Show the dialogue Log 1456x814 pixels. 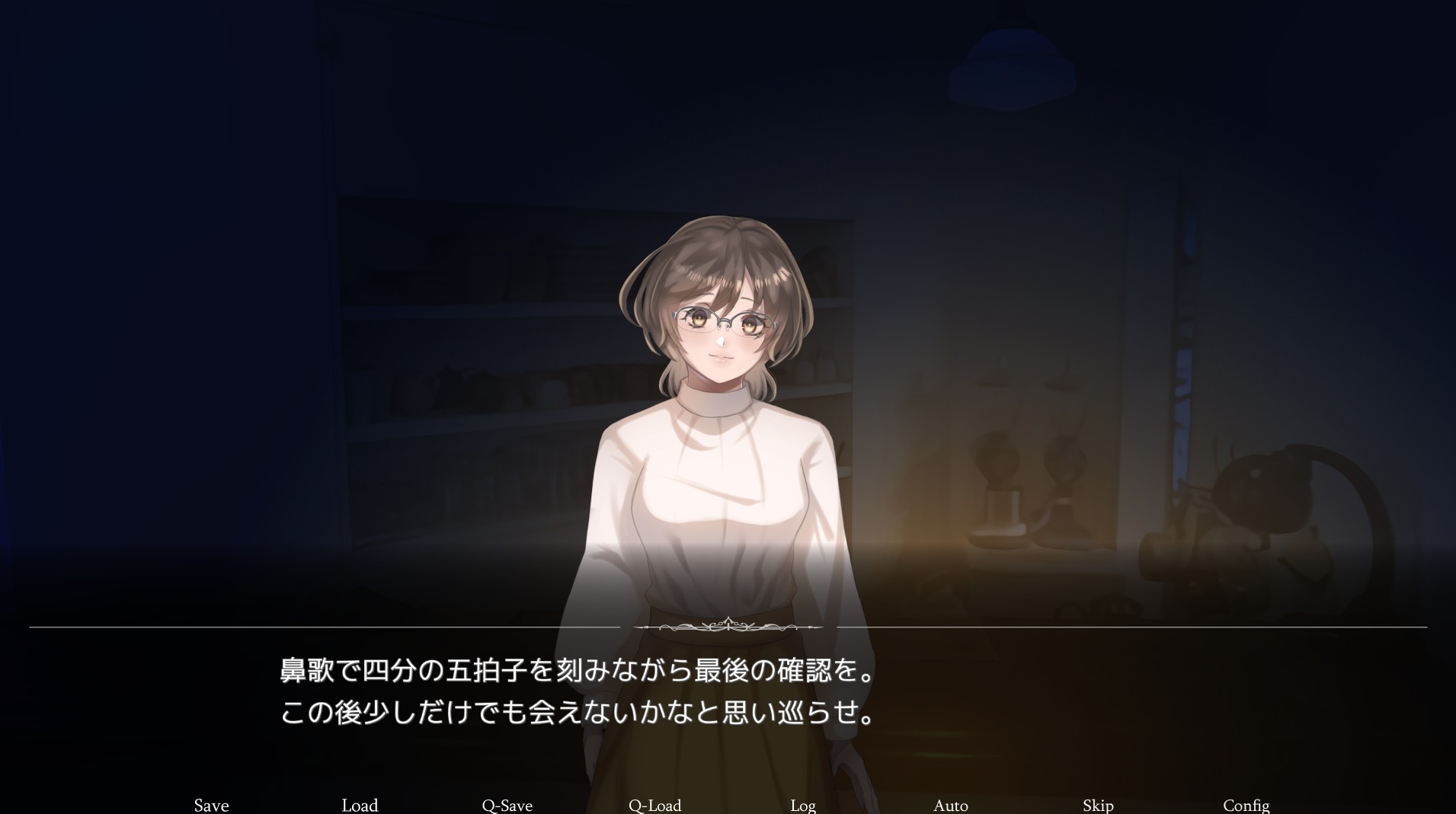coord(803,805)
